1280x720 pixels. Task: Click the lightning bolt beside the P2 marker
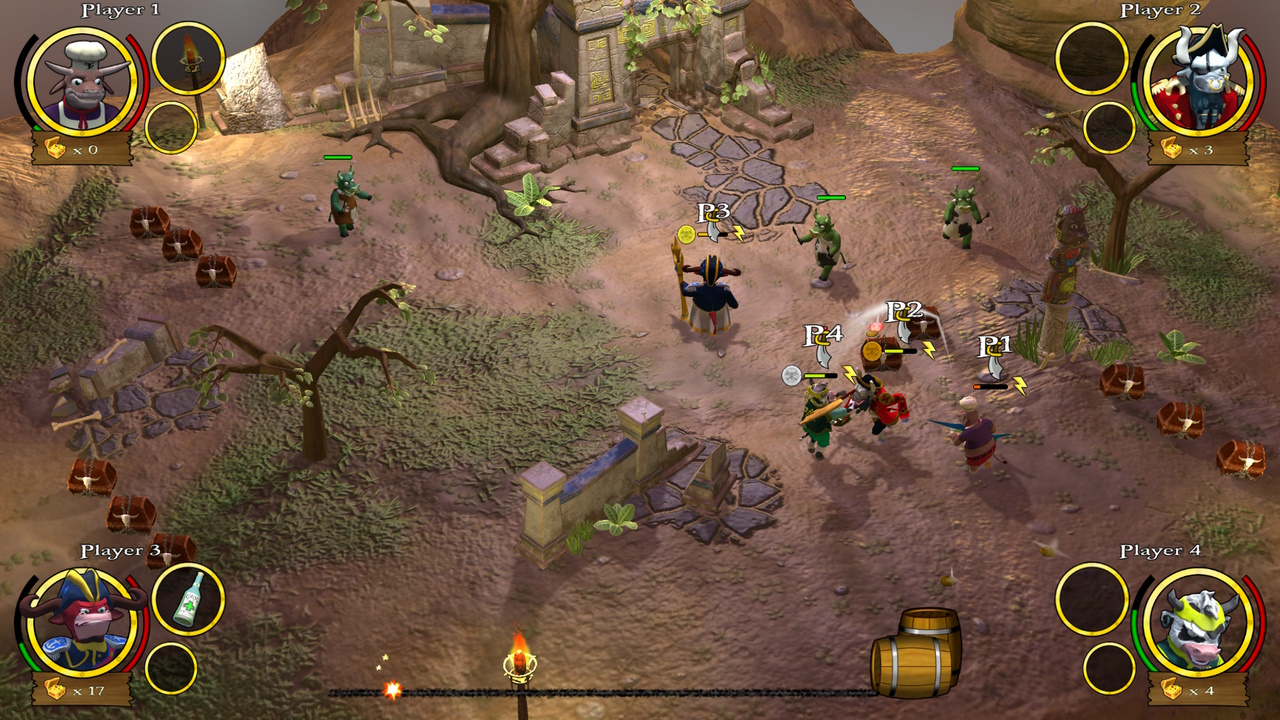[930, 349]
